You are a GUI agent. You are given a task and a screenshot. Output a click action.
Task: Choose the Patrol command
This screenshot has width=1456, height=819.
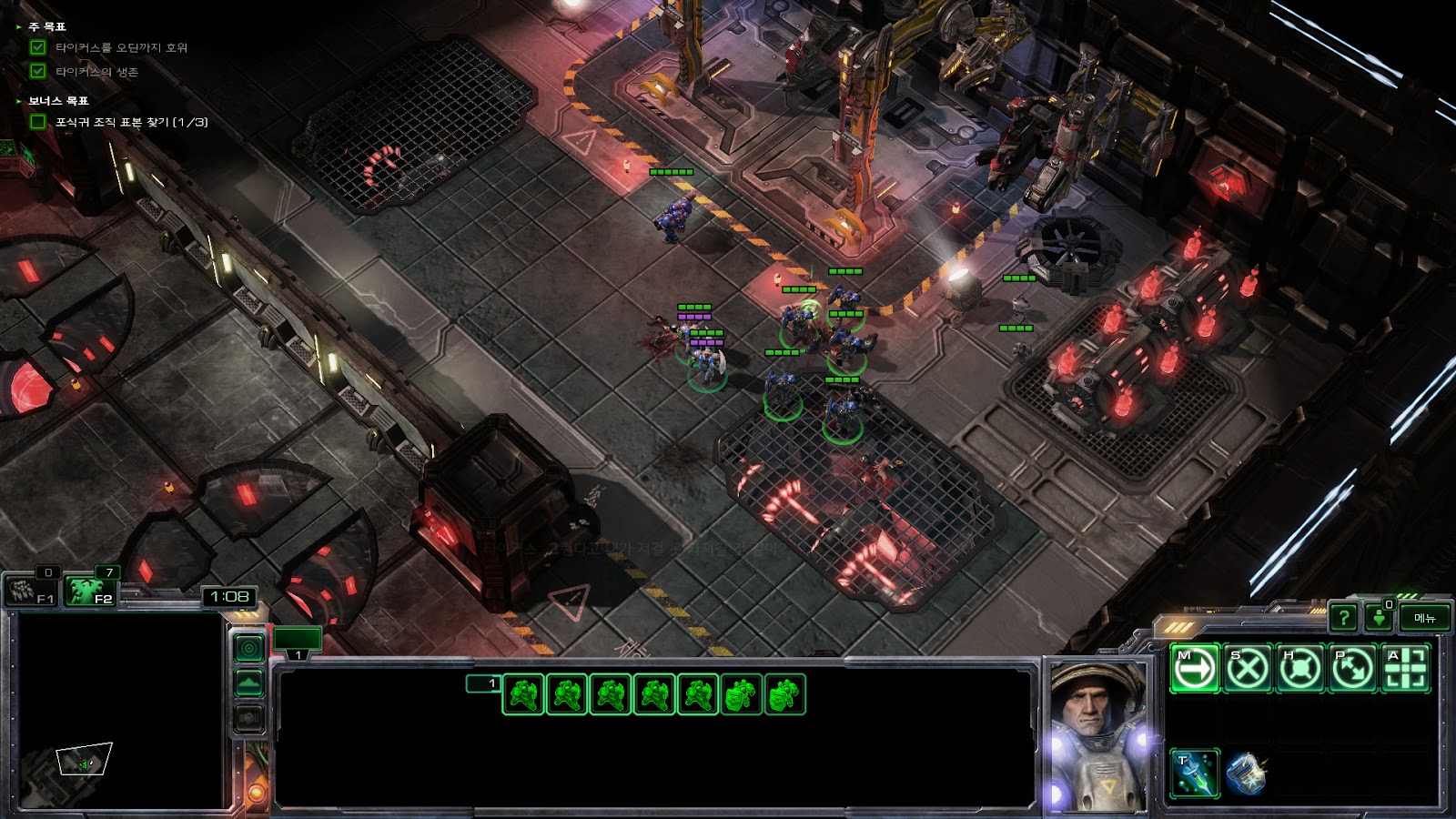pyautogui.click(x=1352, y=669)
